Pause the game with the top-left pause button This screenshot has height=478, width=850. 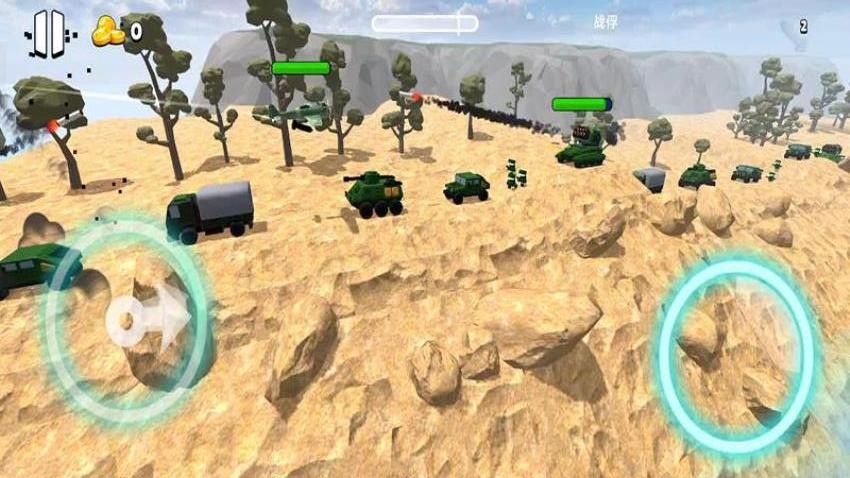click(x=48, y=33)
